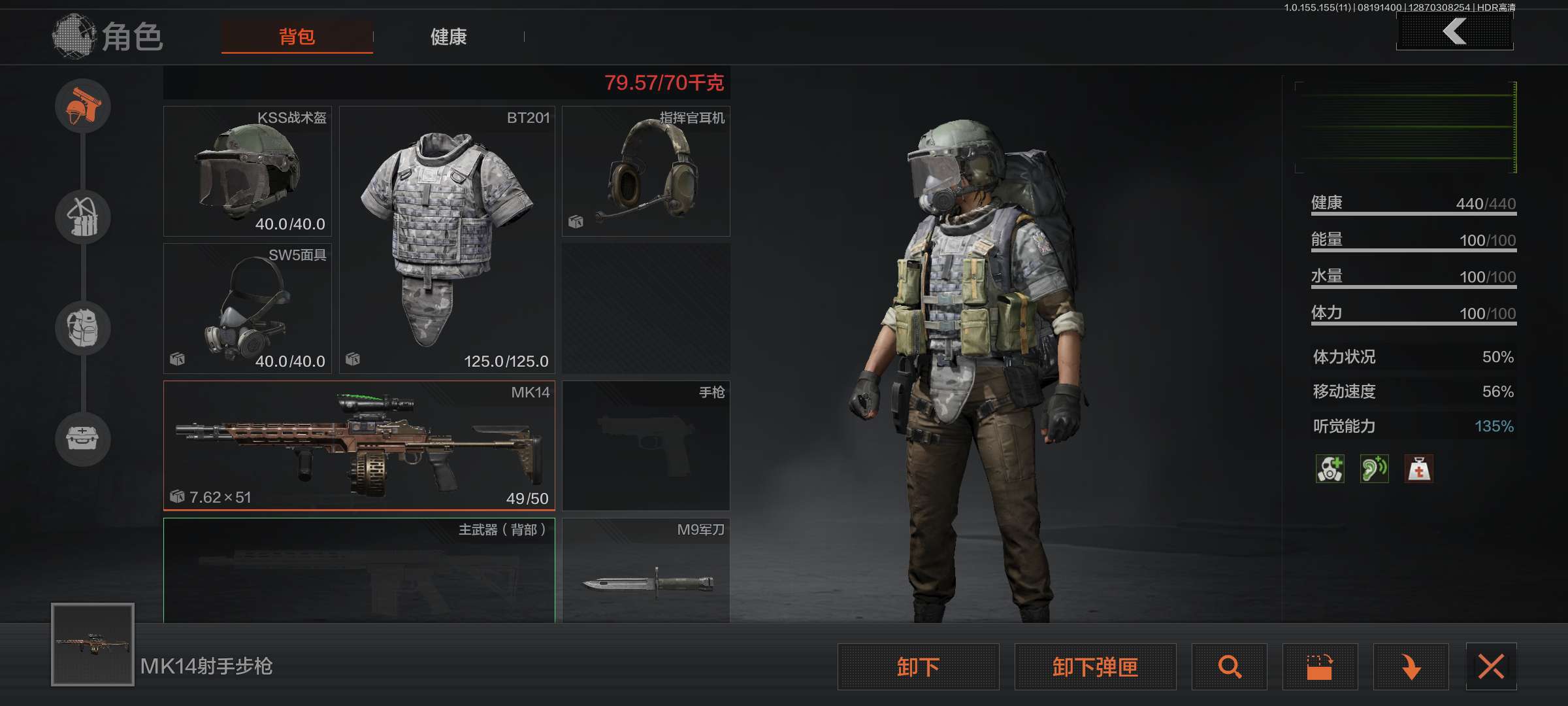Select the BT201 body armor slot
The image size is (1568, 706).
pos(447,240)
